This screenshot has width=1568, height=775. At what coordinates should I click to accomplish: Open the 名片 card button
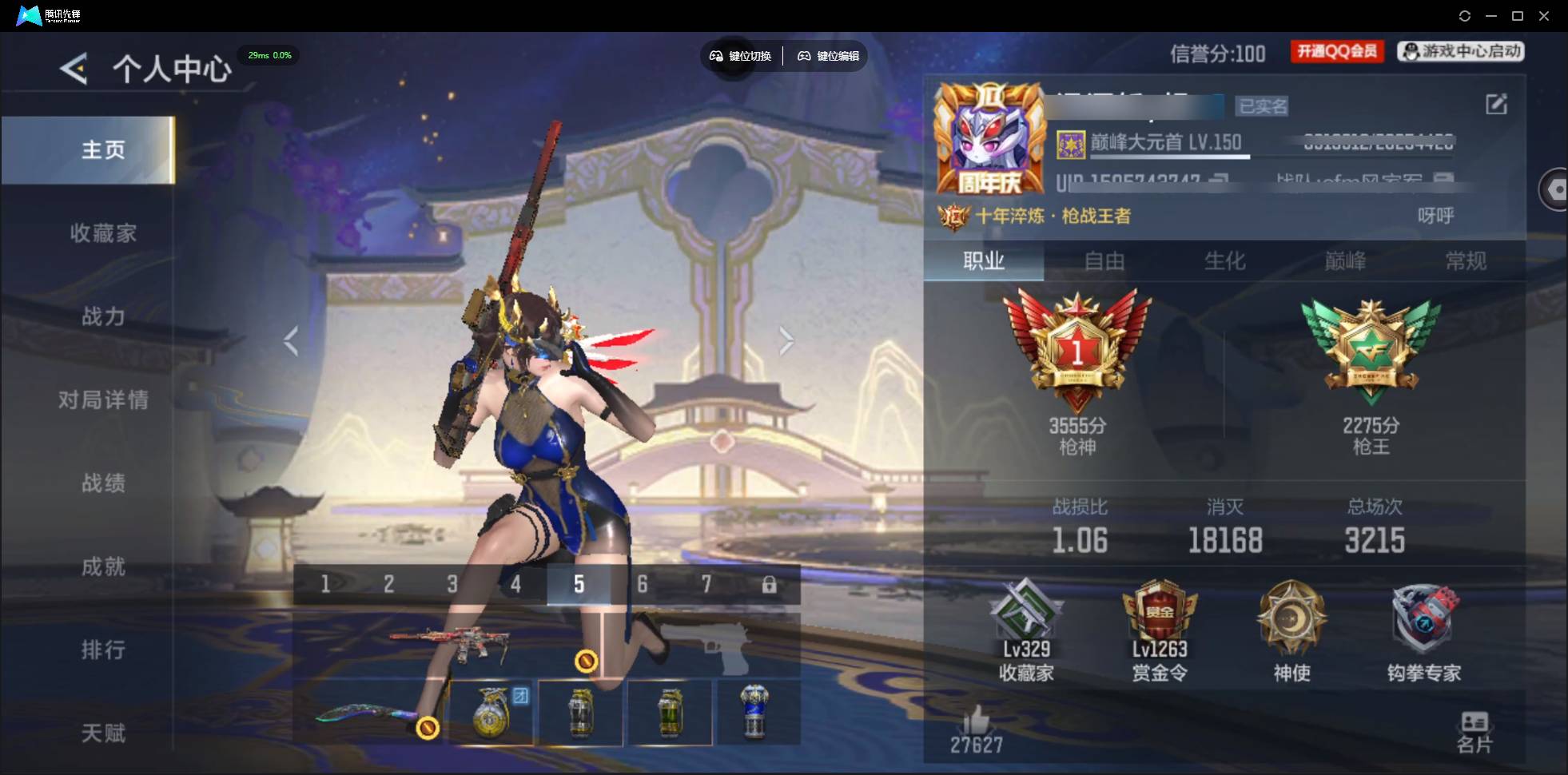click(1474, 732)
